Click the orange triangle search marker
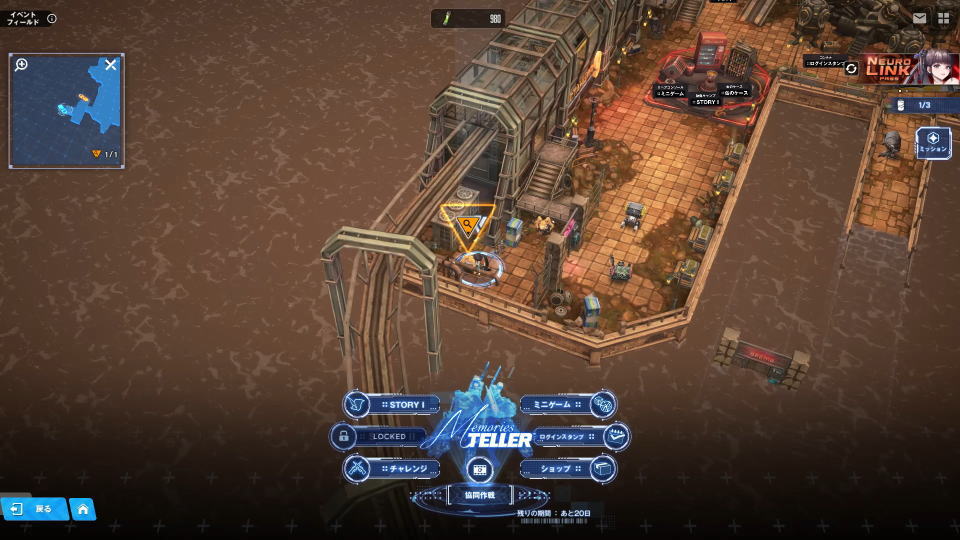The image size is (960, 540). 466,225
